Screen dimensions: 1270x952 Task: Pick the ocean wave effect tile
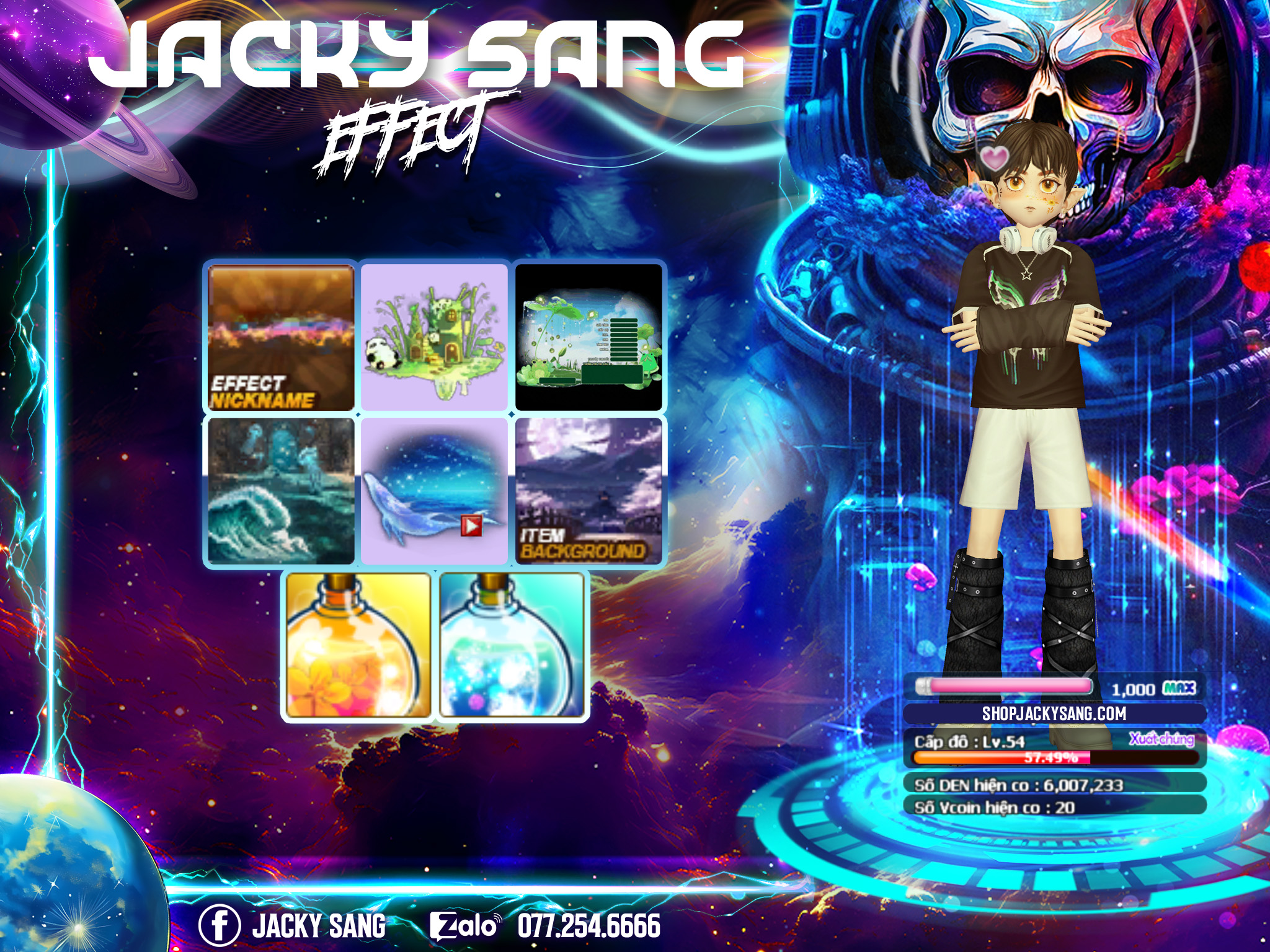pos(280,491)
